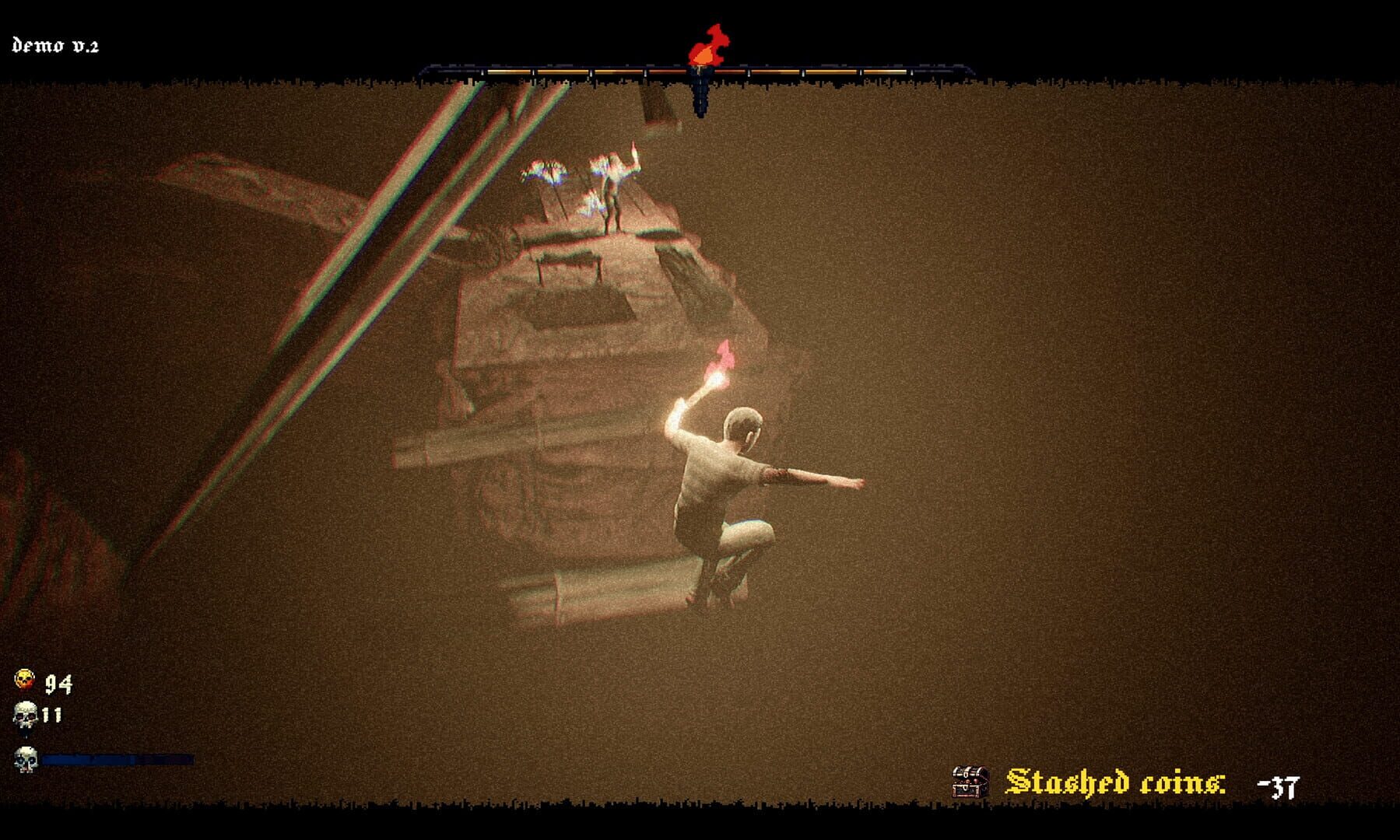
Task: Click the -37 stashed coins value
Action: (1282, 786)
